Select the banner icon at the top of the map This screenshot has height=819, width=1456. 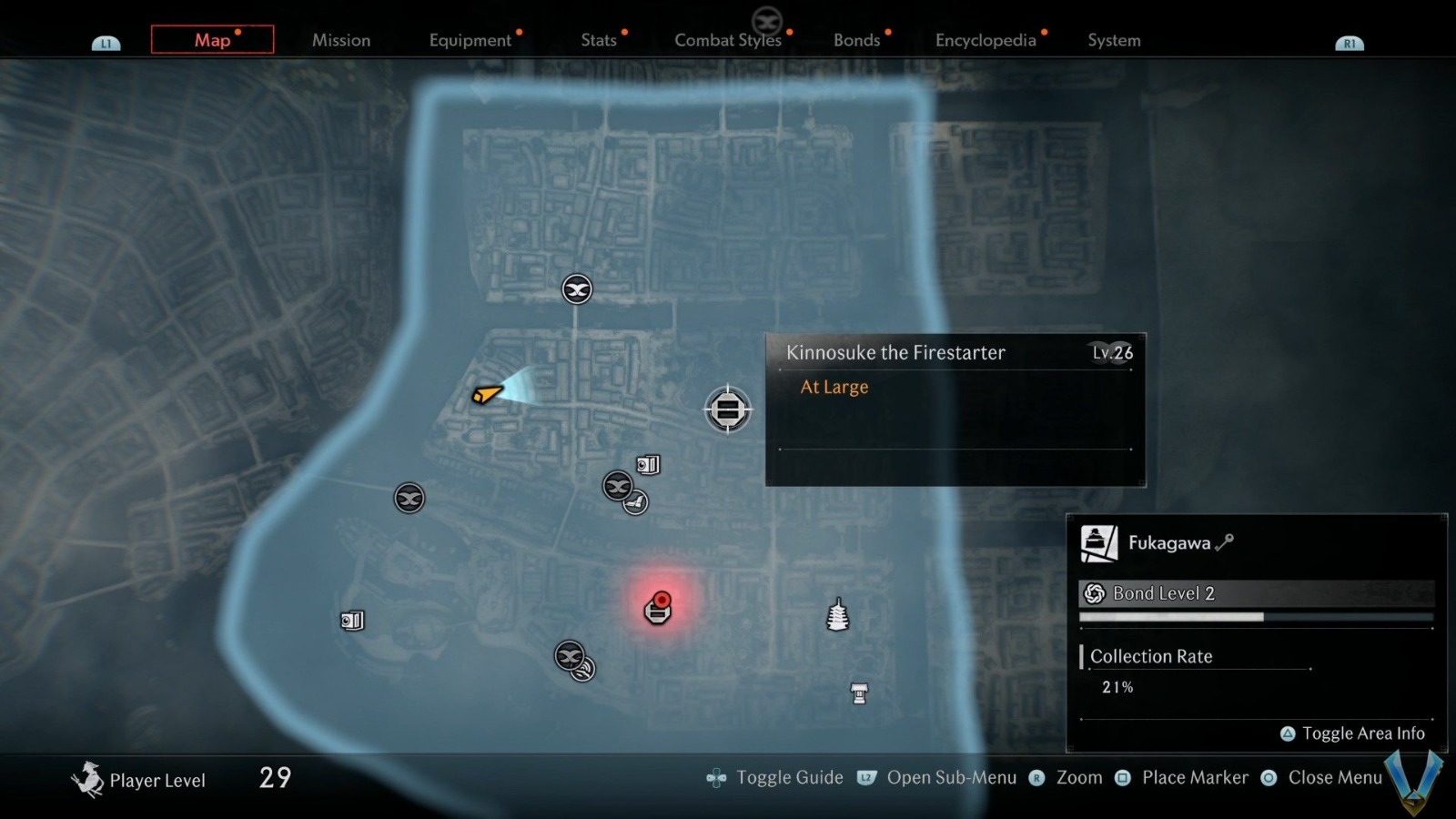coord(576,288)
